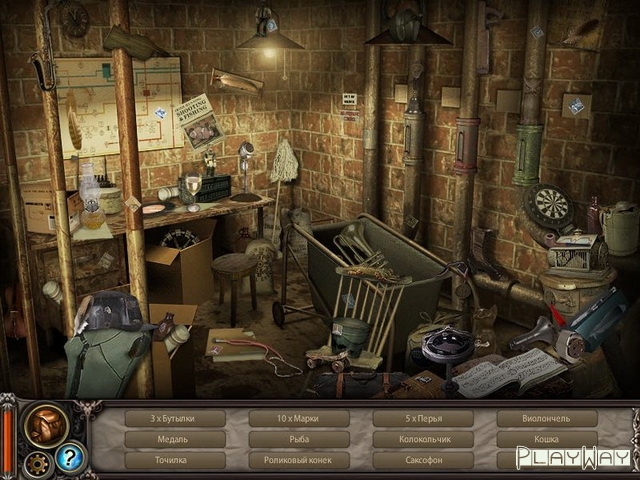Image resolution: width=640 pixels, height=480 pixels.
Task: Pick the 'Медаль' list entry
Action: 174,439
